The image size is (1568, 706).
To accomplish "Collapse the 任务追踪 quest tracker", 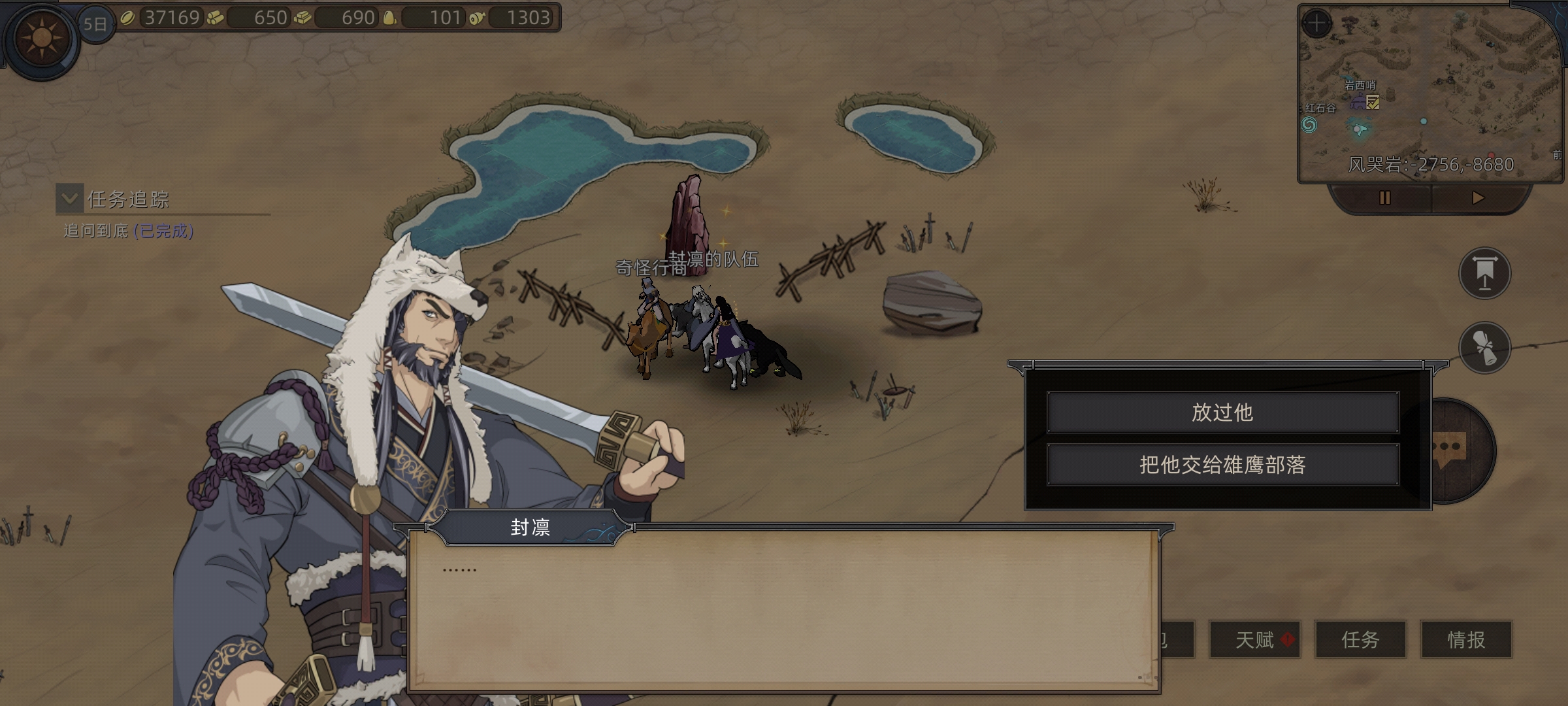I will (70, 199).
